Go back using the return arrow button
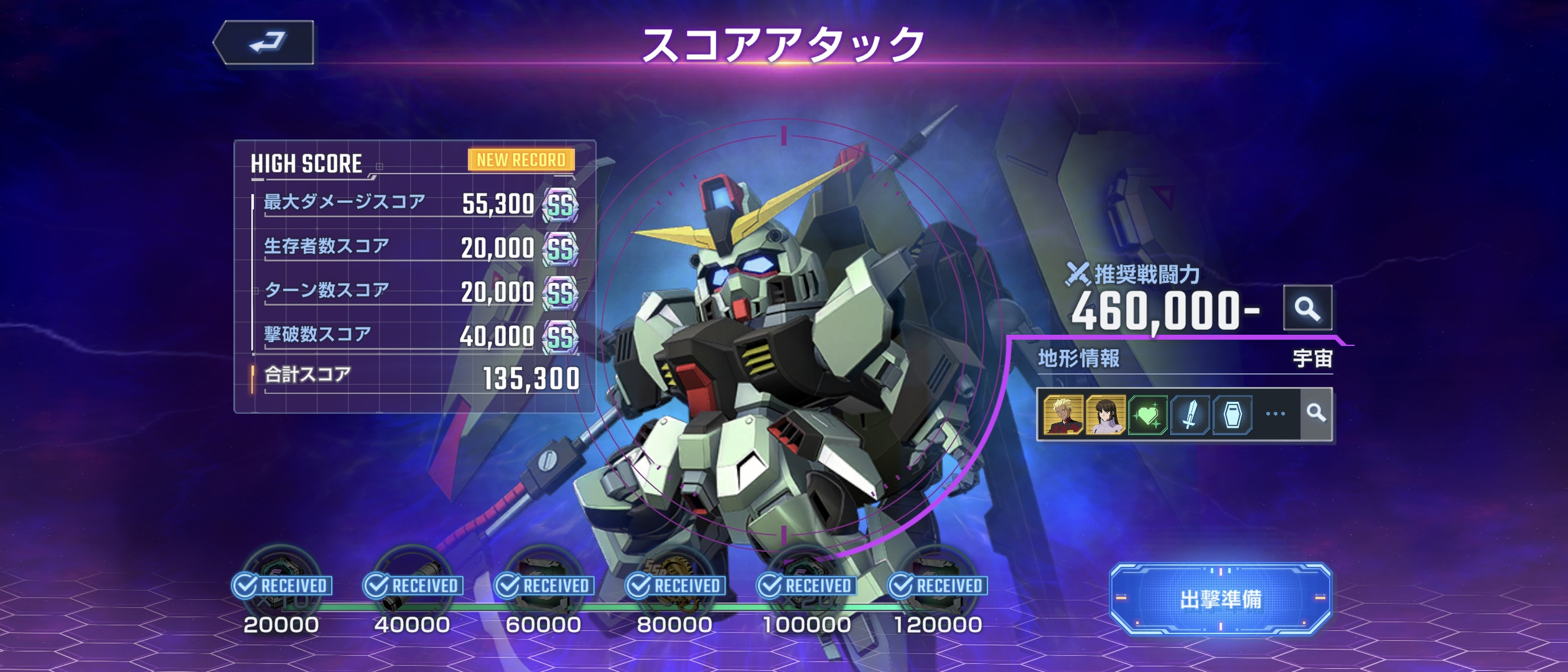 click(264, 42)
